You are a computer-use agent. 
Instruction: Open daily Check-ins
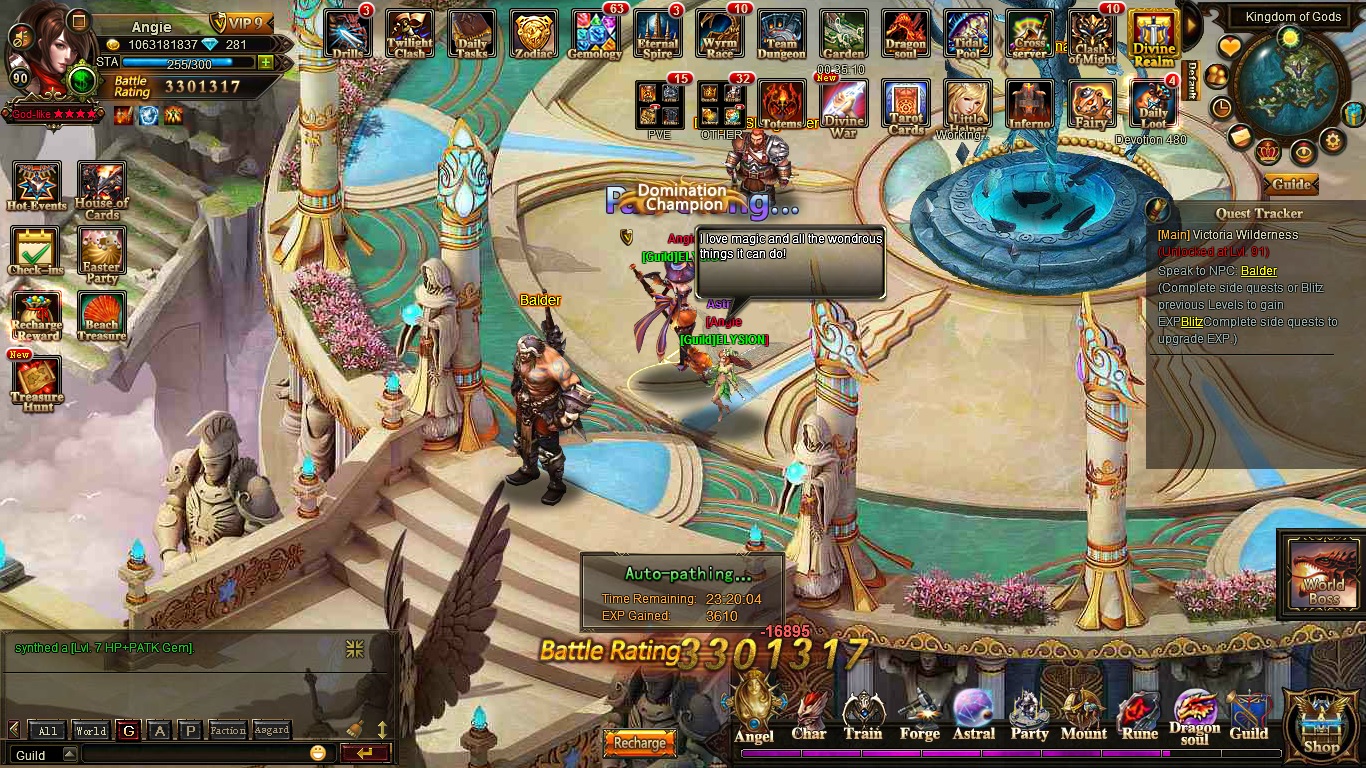point(36,251)
